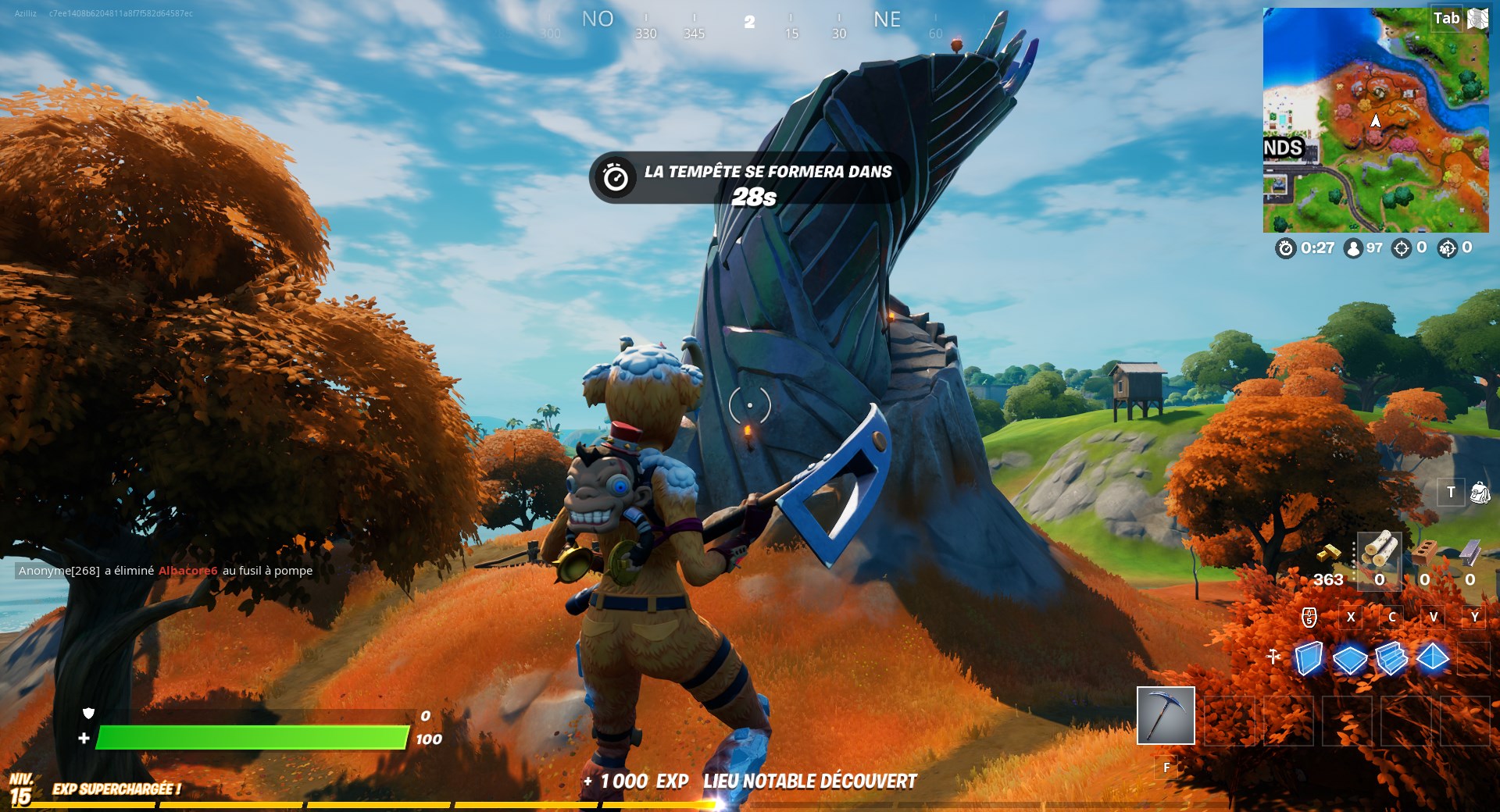The width and height of the screenshot is (1500, 812).
Task: Click the metal resource icon
Action: [x=1470, y=551]
